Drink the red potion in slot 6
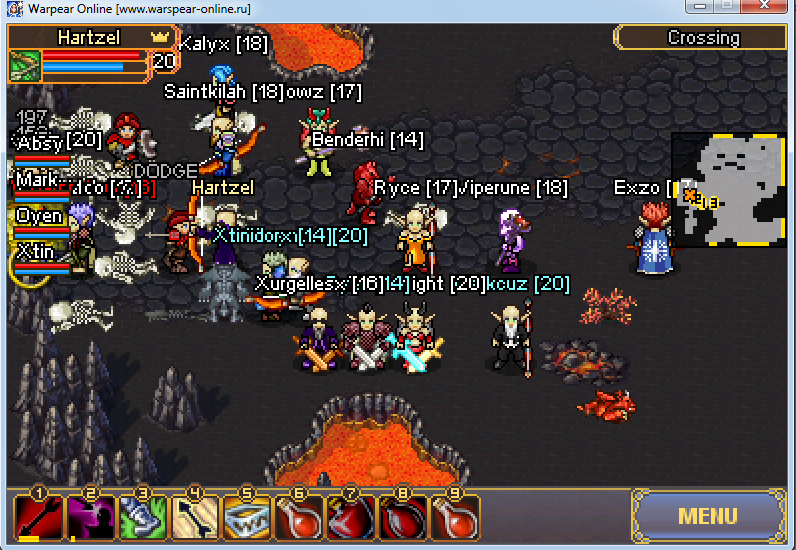 tap(299, 518)
